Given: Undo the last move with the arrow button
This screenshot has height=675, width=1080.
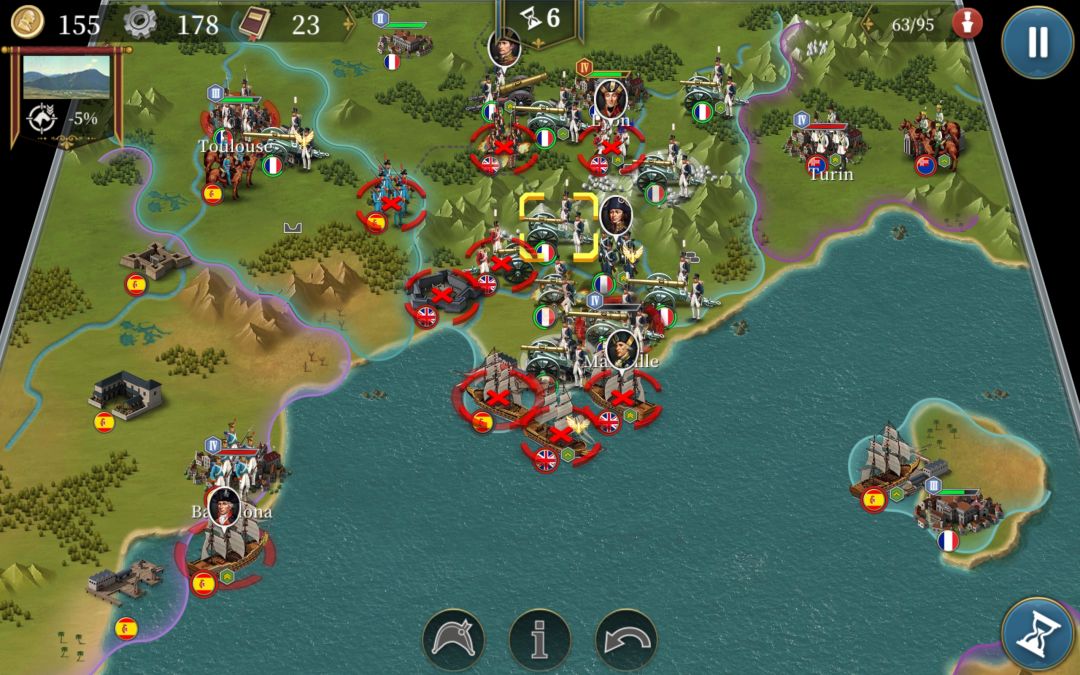Looking at the screenshot, I should (x=626, y=639).
